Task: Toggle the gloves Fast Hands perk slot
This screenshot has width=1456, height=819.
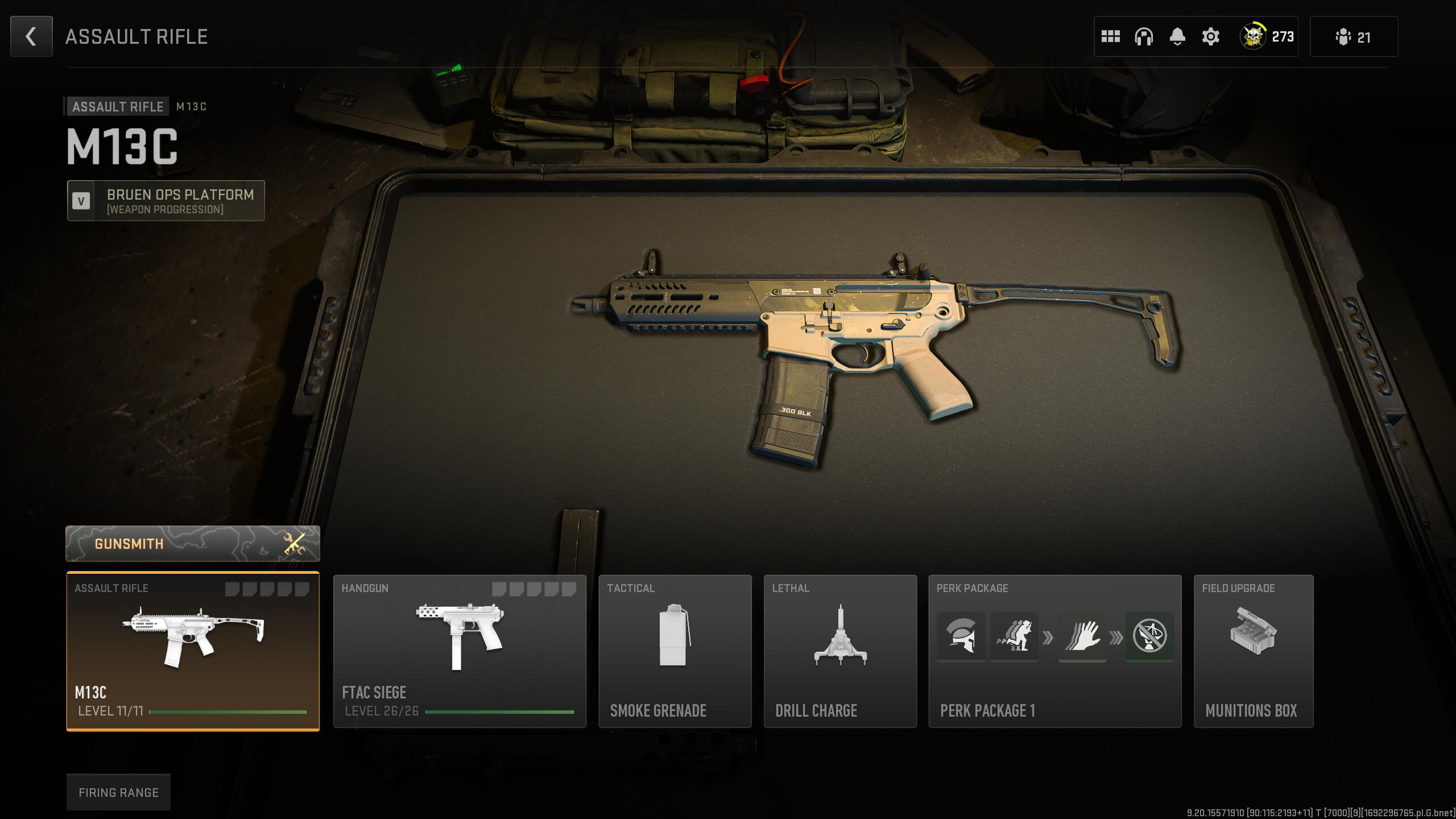Action: pos(1082,637)
